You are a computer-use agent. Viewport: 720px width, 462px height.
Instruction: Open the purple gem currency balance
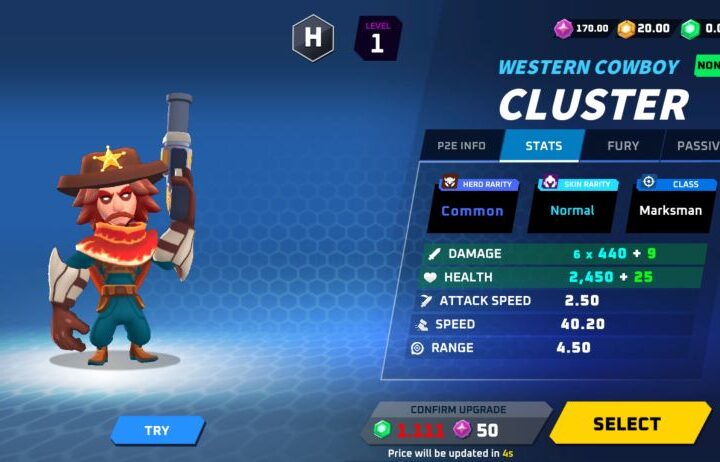click(x=583, y=28)
